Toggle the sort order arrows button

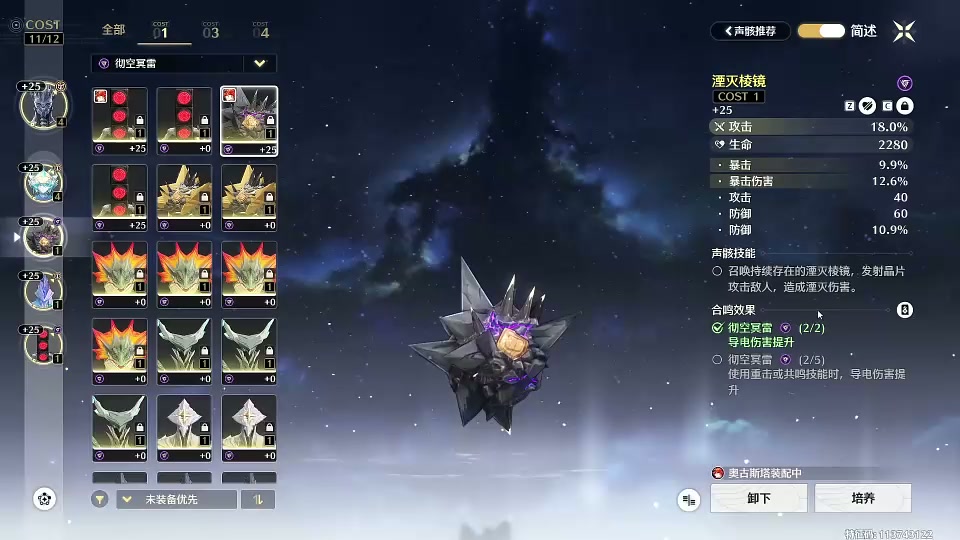258,499
